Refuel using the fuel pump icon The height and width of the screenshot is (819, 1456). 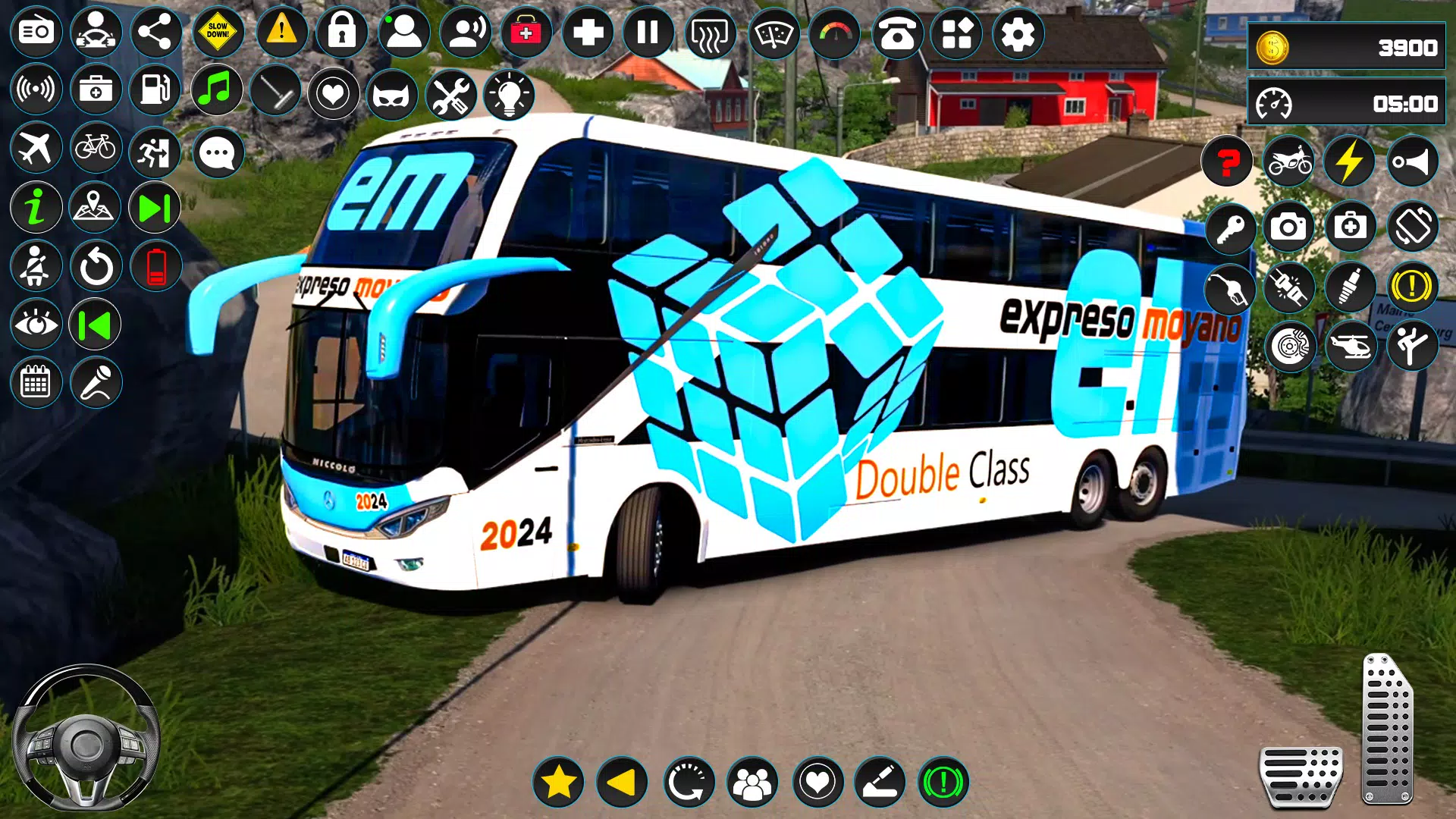[x=155, y=89]
